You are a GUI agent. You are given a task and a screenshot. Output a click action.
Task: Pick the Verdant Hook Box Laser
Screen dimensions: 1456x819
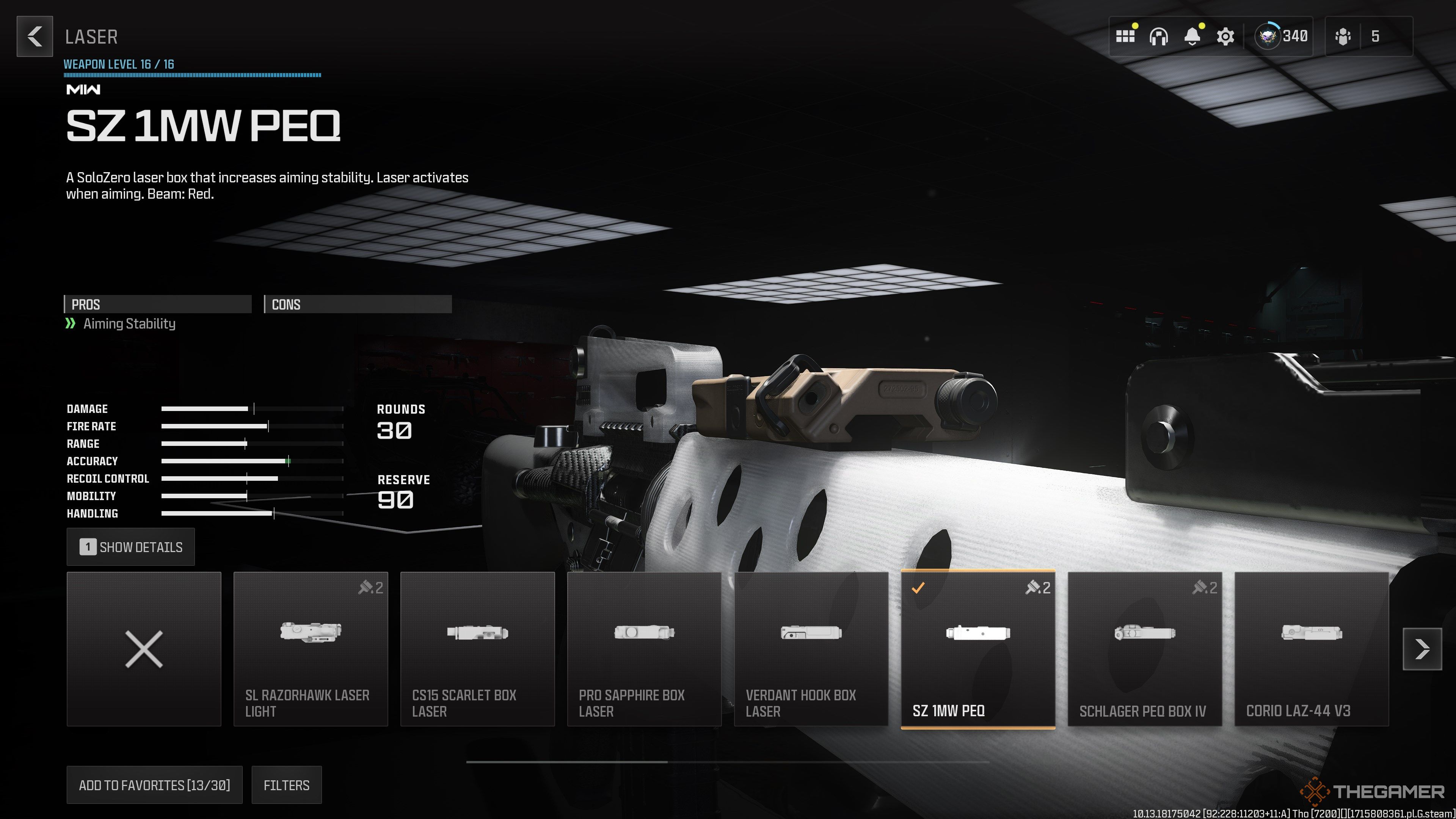811,649
